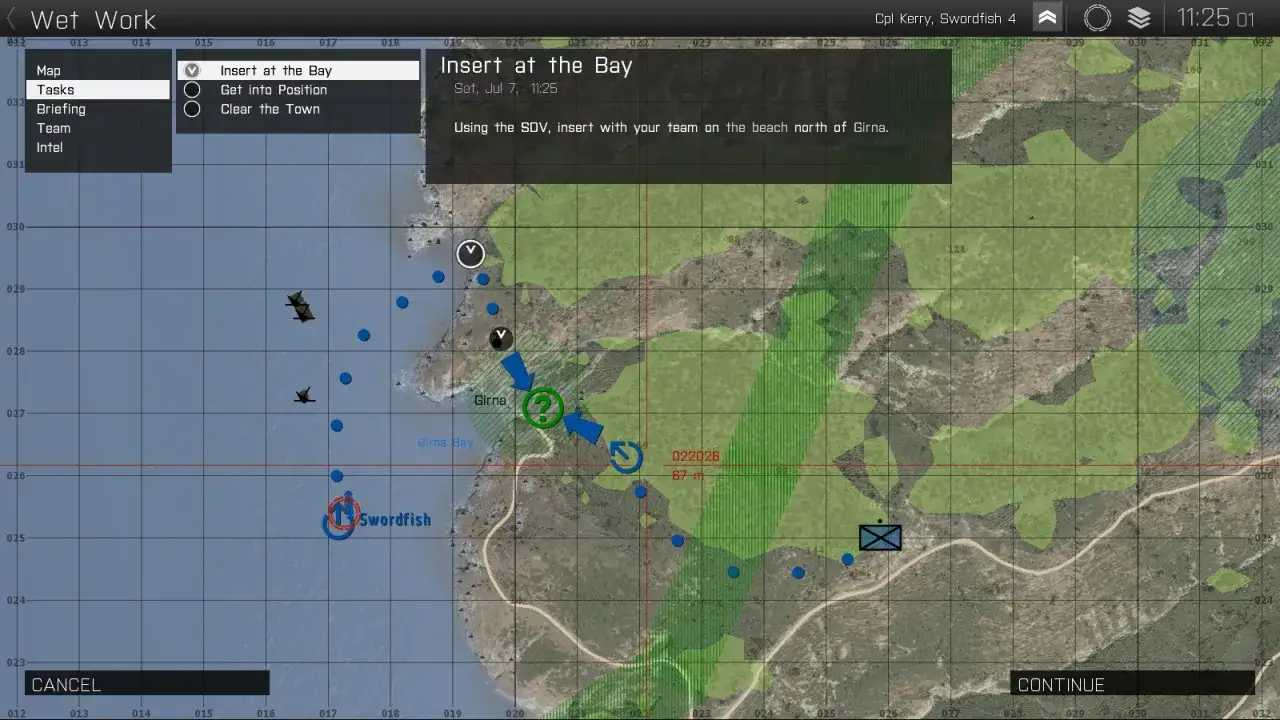This screenshot has height=720, width=1280.
Task: Switch to the Intel section
Action: pos(50,147)
